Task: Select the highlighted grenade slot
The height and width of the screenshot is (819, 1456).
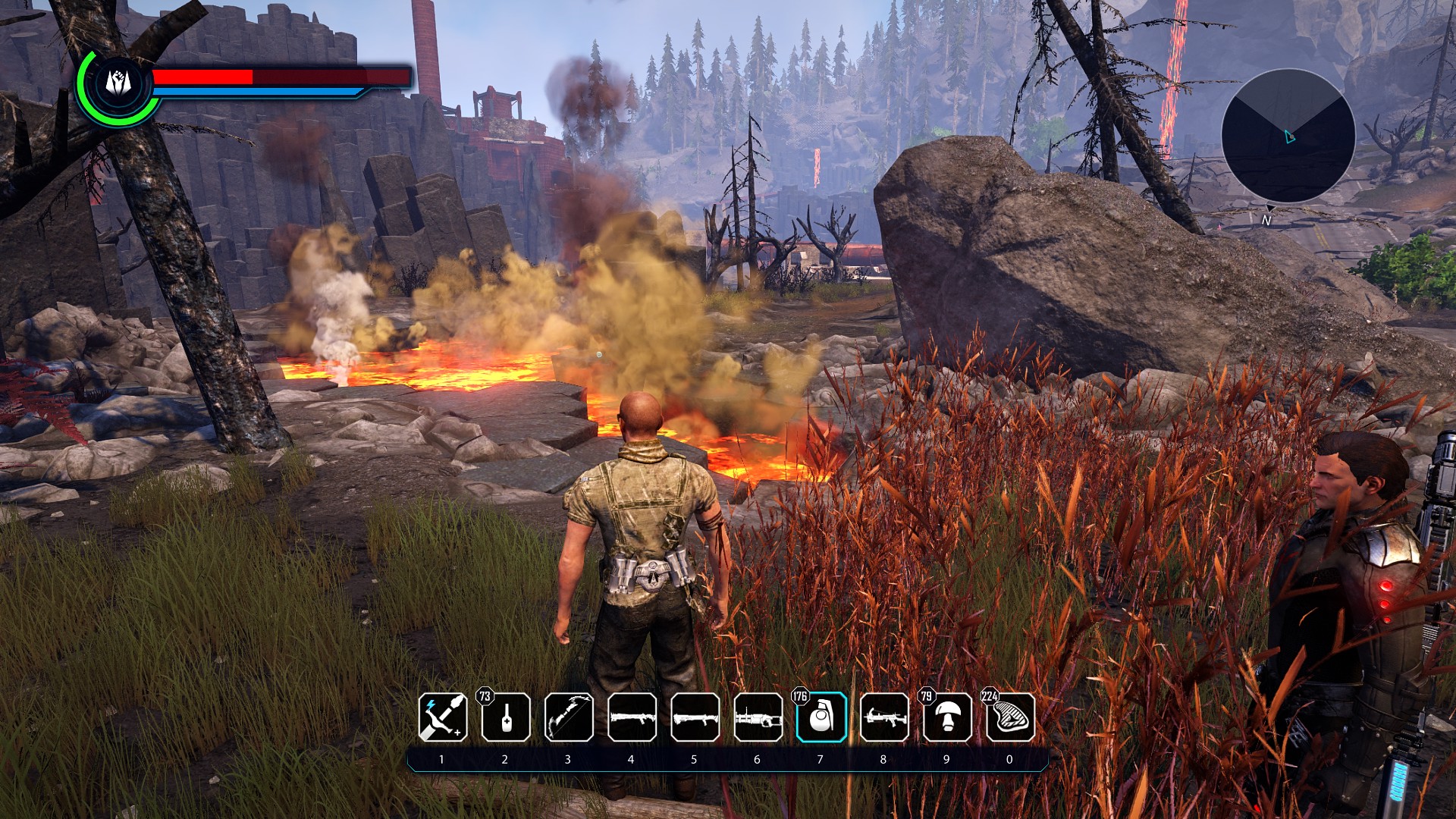Action: pos(821,717)
